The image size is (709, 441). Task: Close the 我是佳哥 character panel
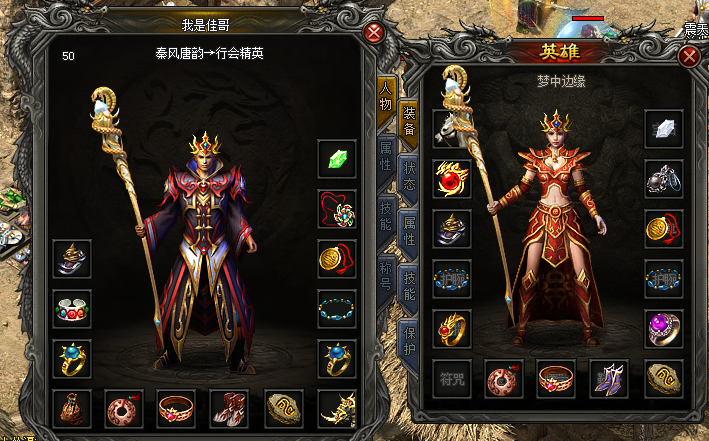tap(374, 32)
